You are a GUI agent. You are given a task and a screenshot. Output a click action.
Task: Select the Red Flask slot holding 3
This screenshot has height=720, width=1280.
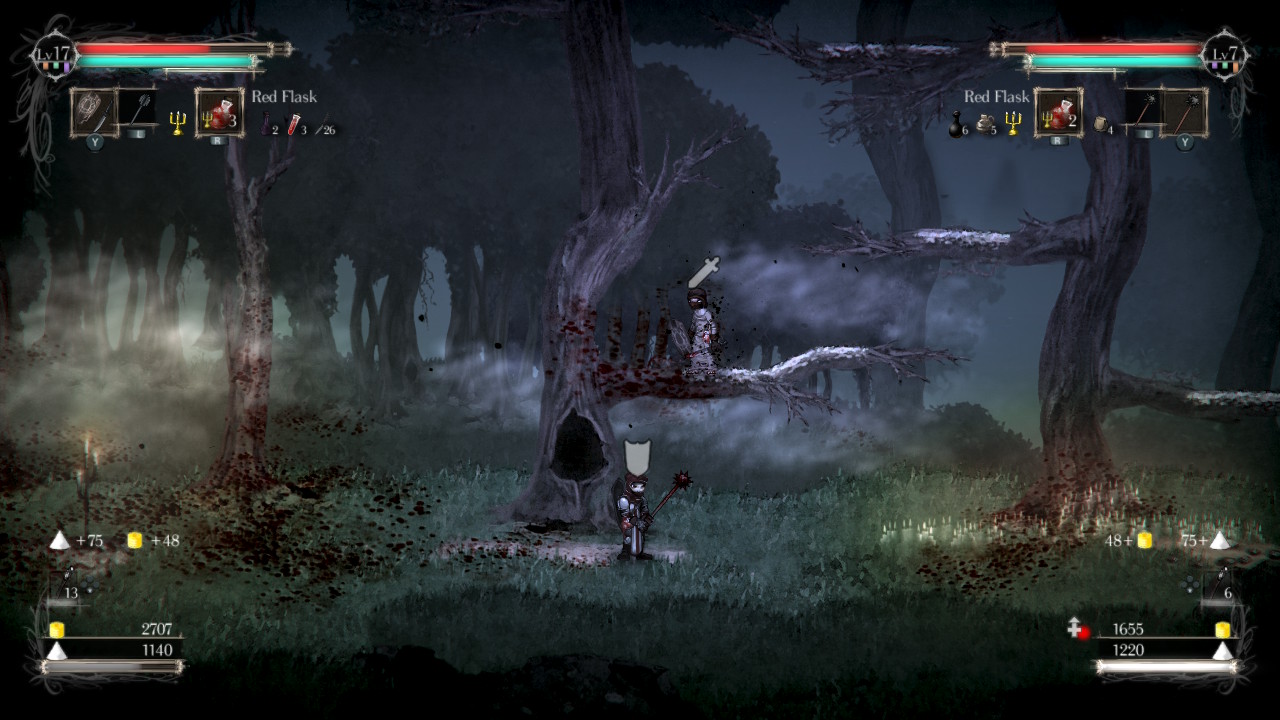[219, 112]
